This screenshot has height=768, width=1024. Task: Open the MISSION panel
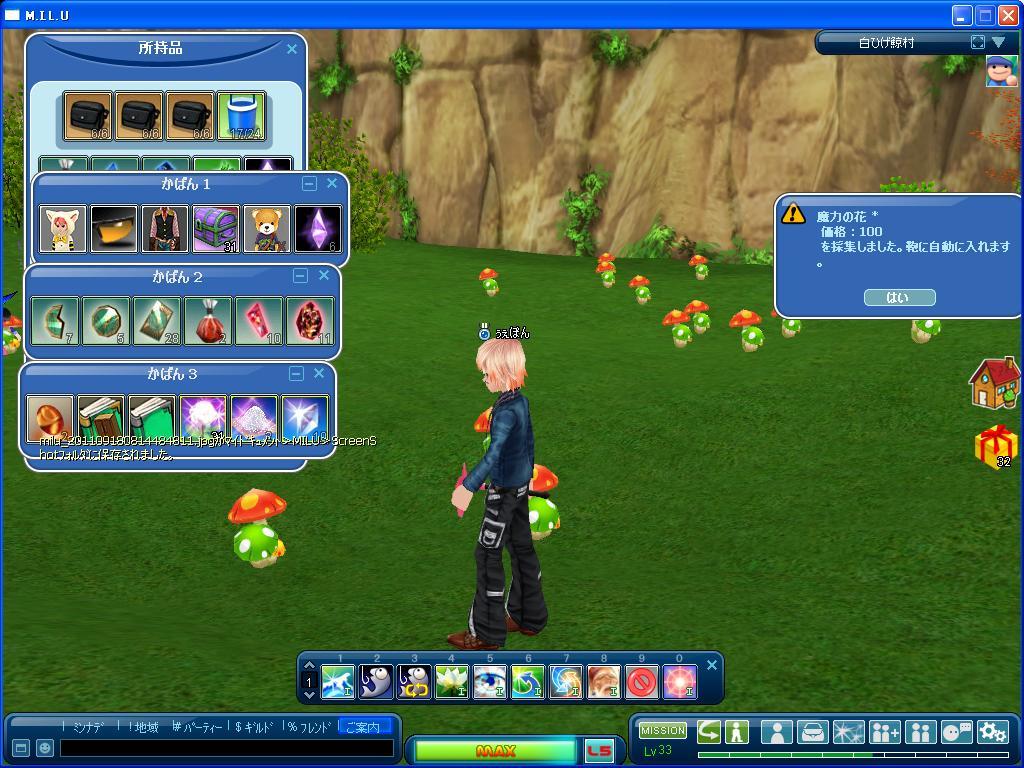pos(663,730)
